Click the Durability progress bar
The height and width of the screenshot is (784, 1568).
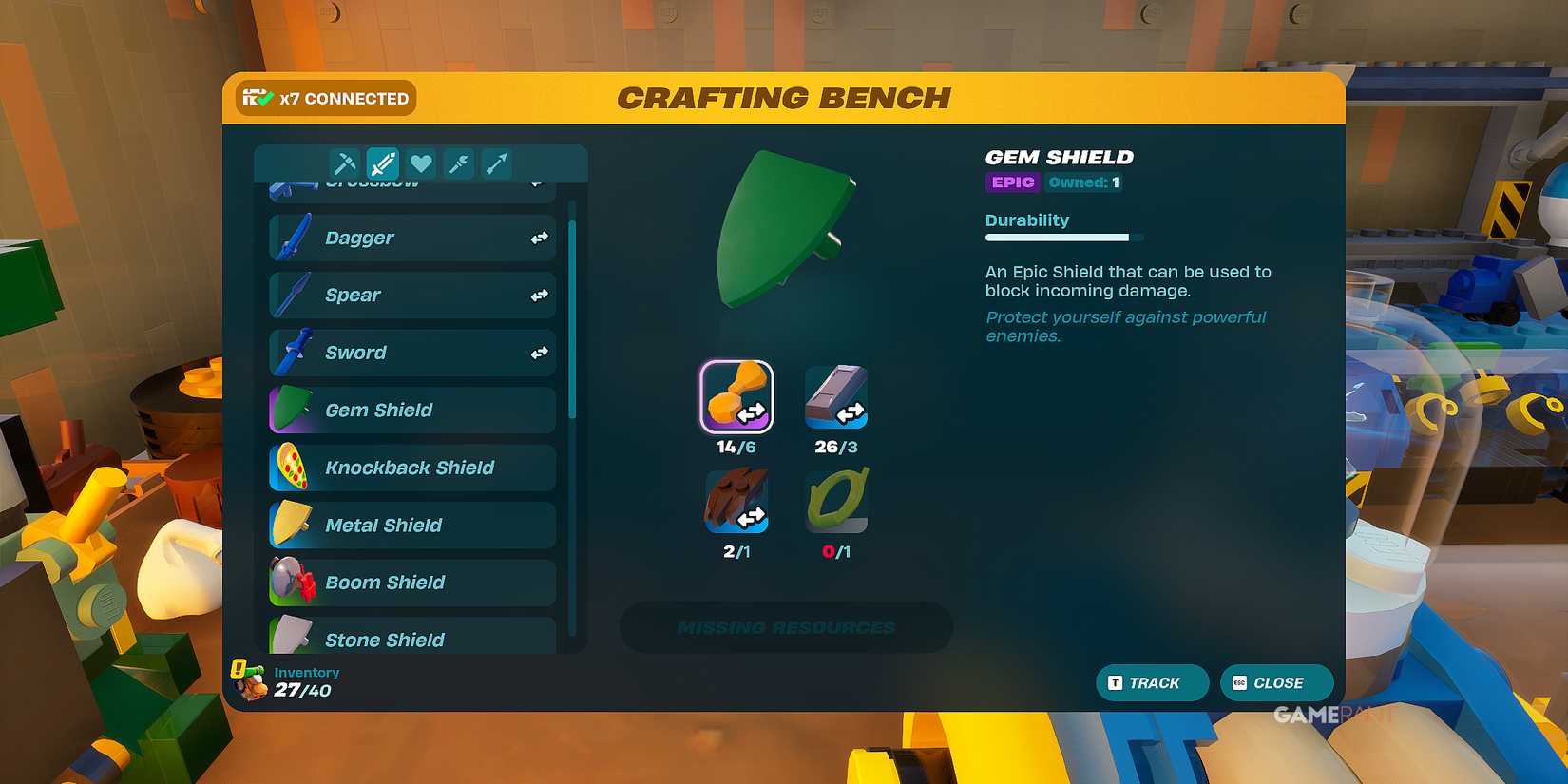1063,237
